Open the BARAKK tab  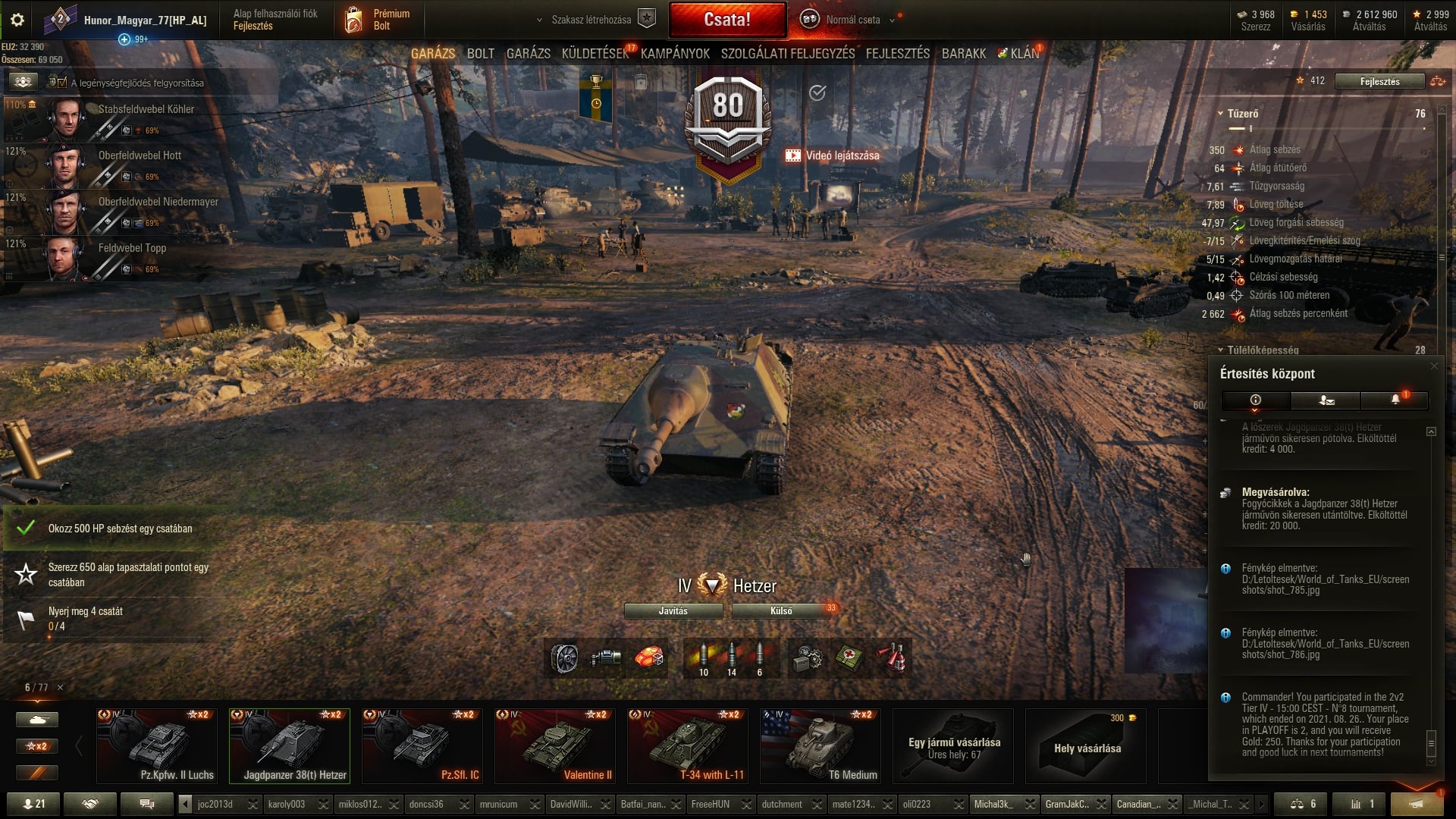(963, 54)
